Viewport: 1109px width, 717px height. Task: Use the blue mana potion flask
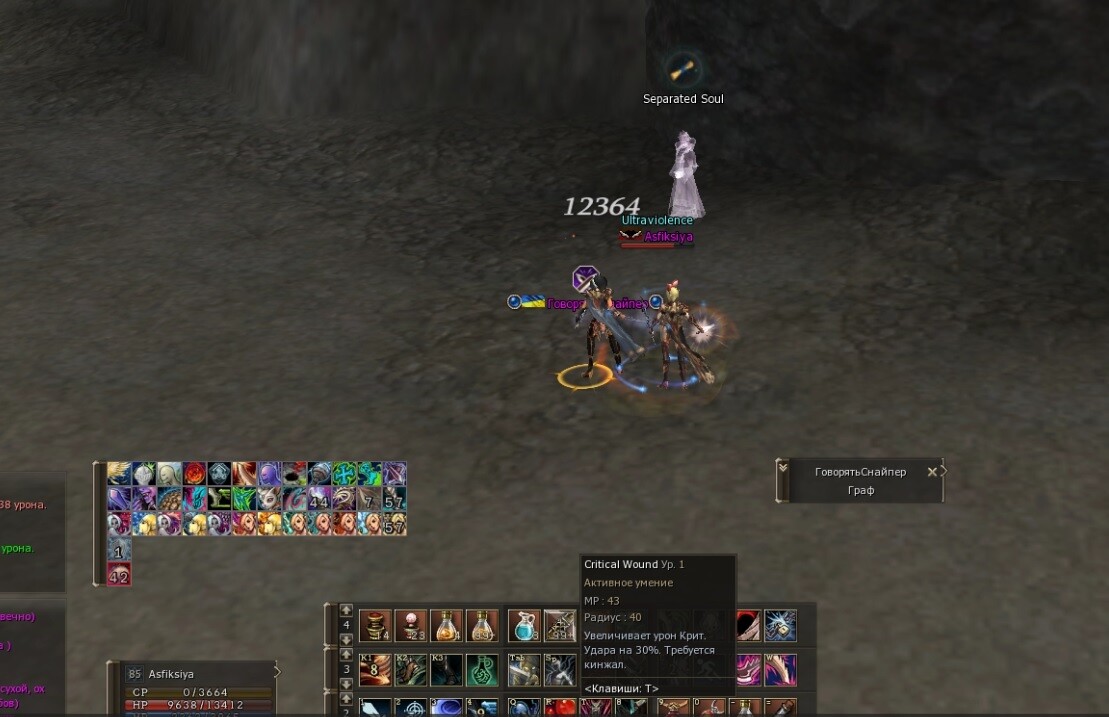point(524,626)
